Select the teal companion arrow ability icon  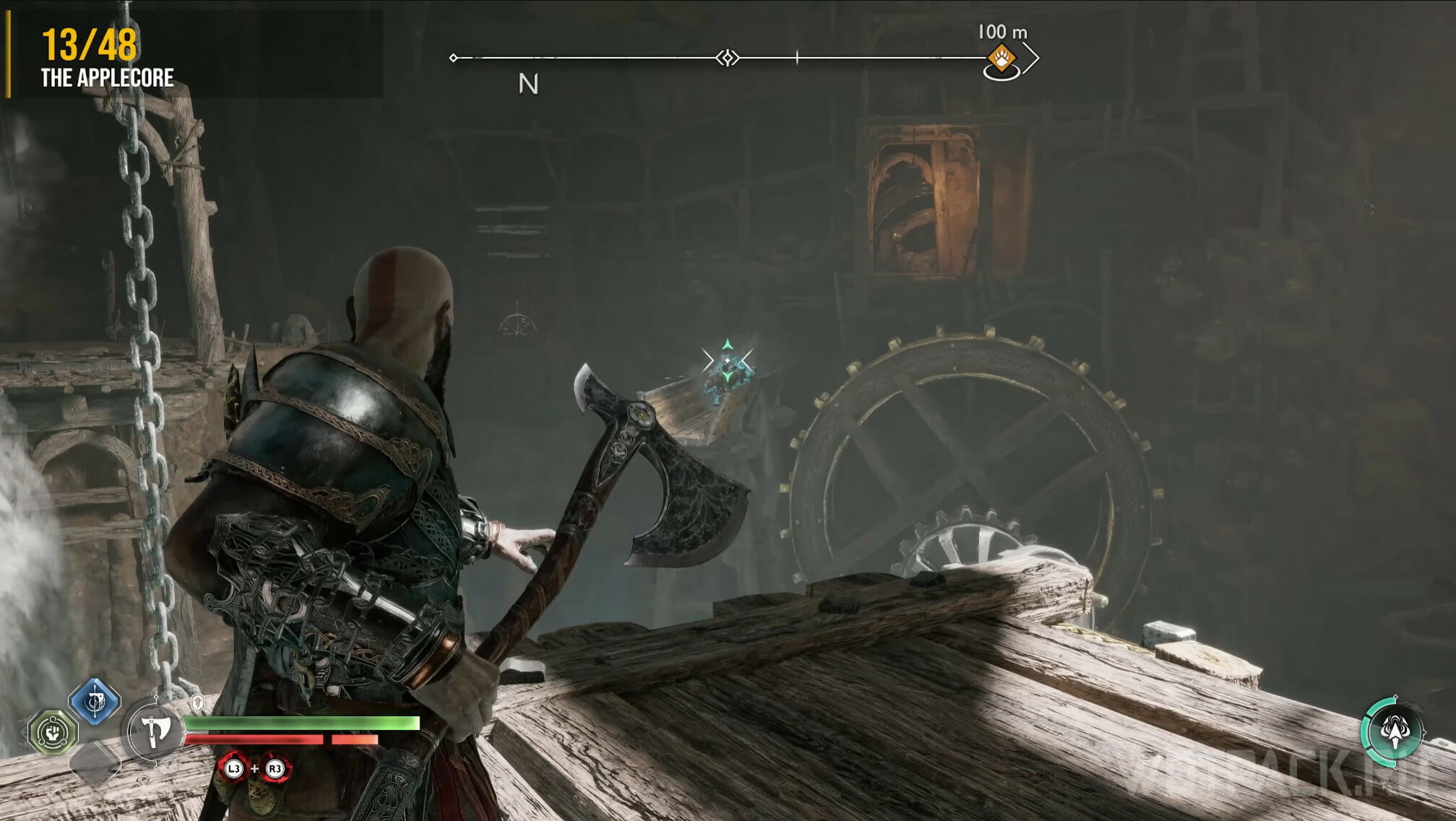(x=1394, y=731)
